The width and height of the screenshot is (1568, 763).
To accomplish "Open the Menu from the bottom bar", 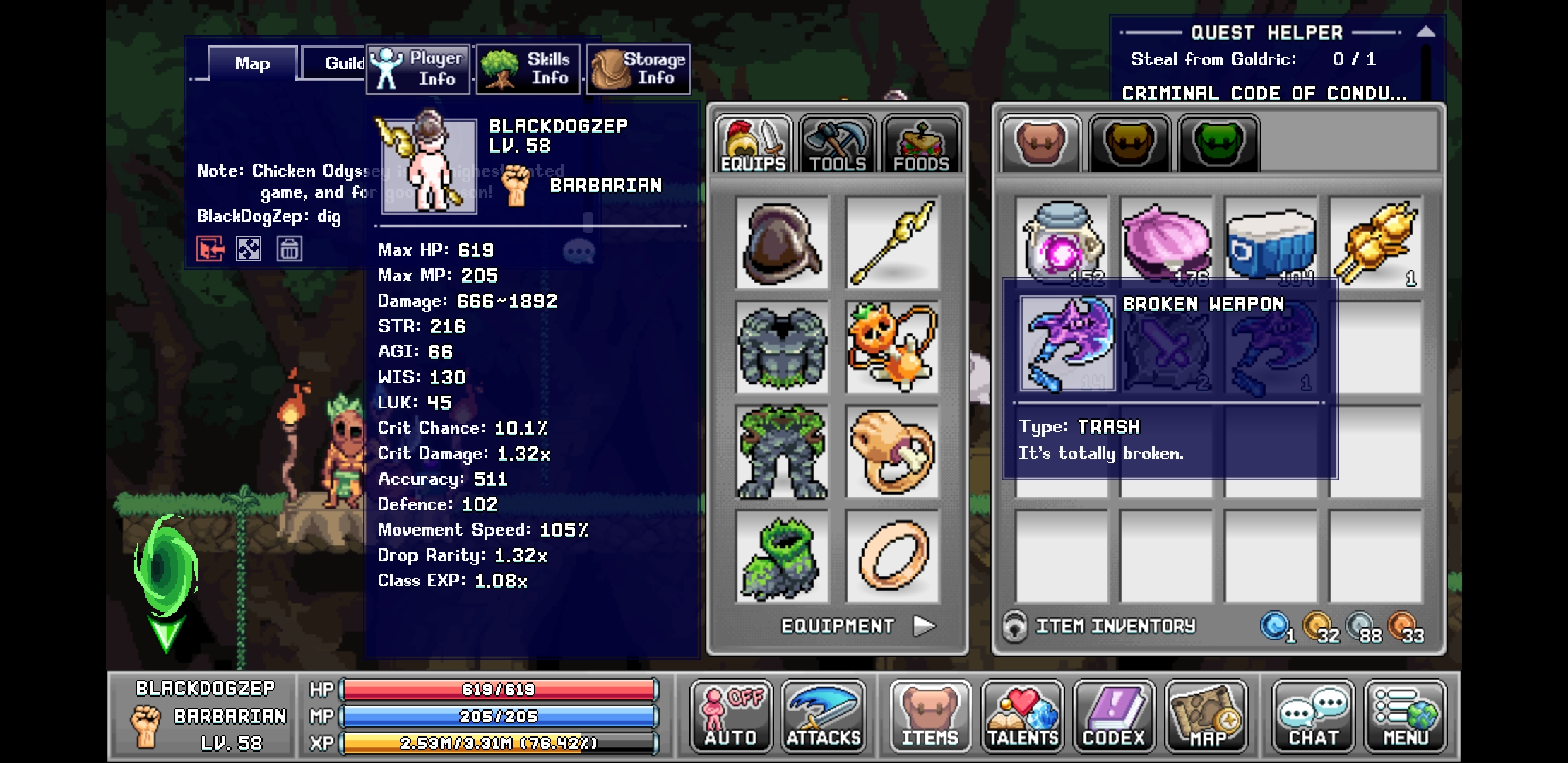I will coord(1404,717).
